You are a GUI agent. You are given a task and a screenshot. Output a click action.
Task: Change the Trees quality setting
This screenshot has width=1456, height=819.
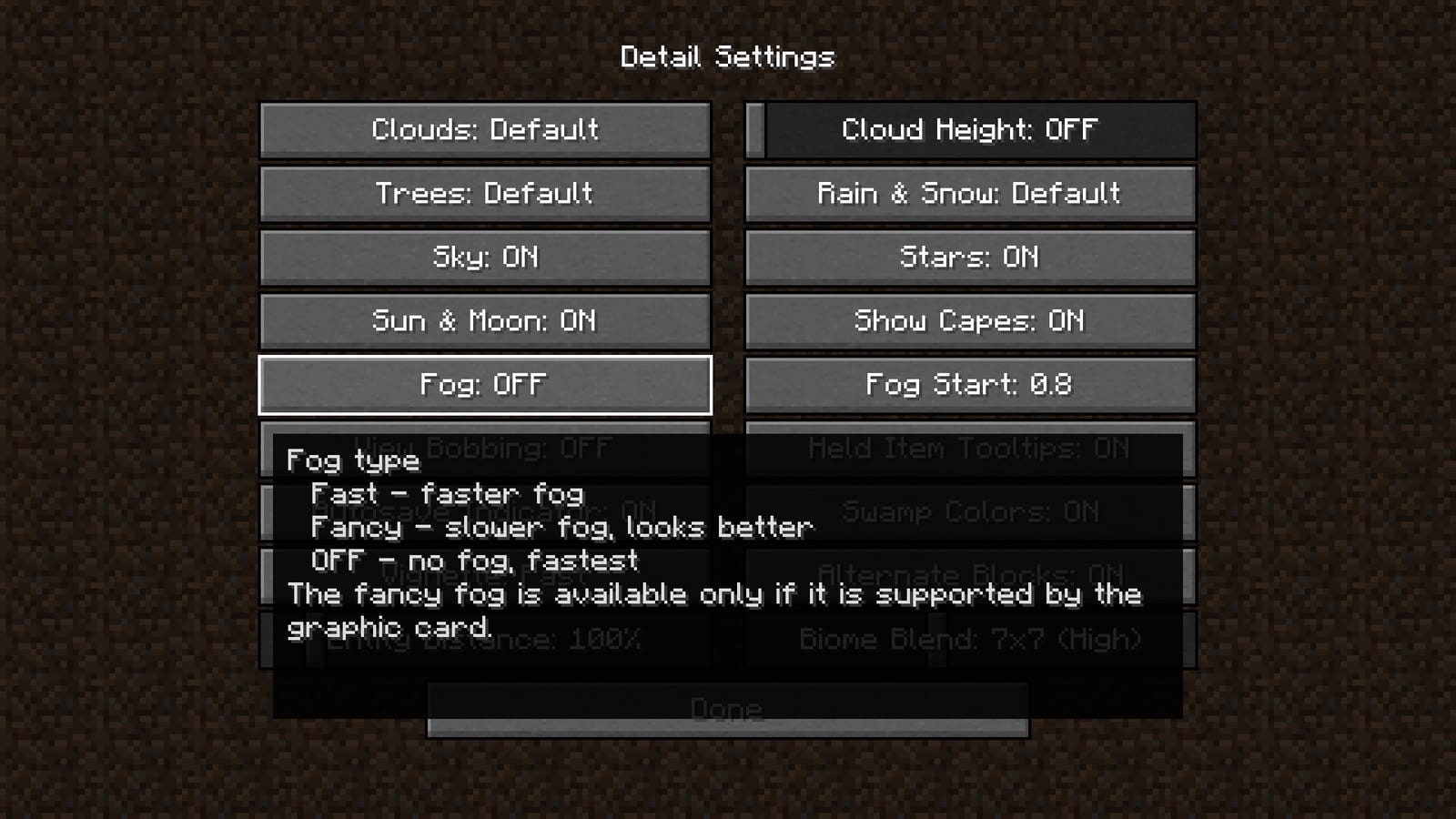coord(484,193)
